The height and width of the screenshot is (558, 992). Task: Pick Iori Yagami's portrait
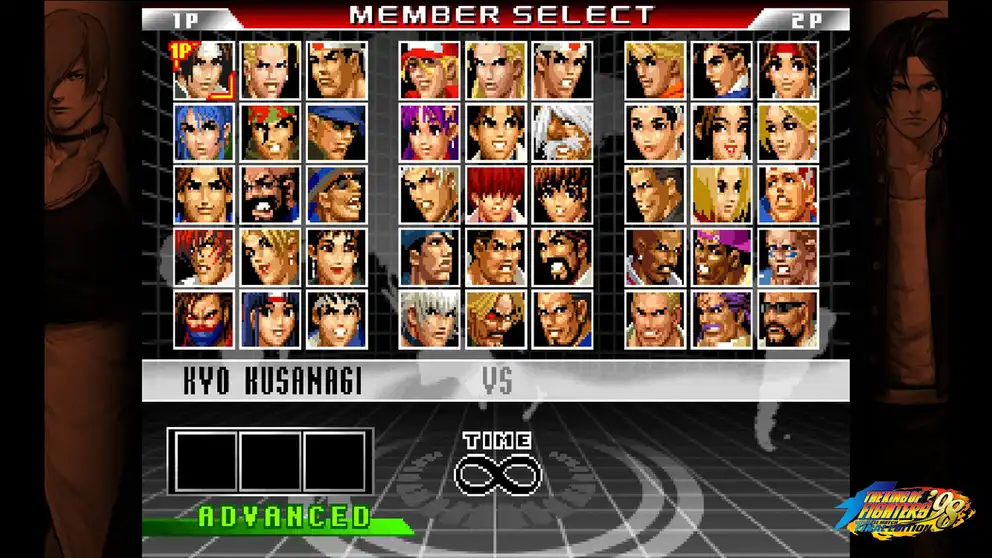coord(204,257)
